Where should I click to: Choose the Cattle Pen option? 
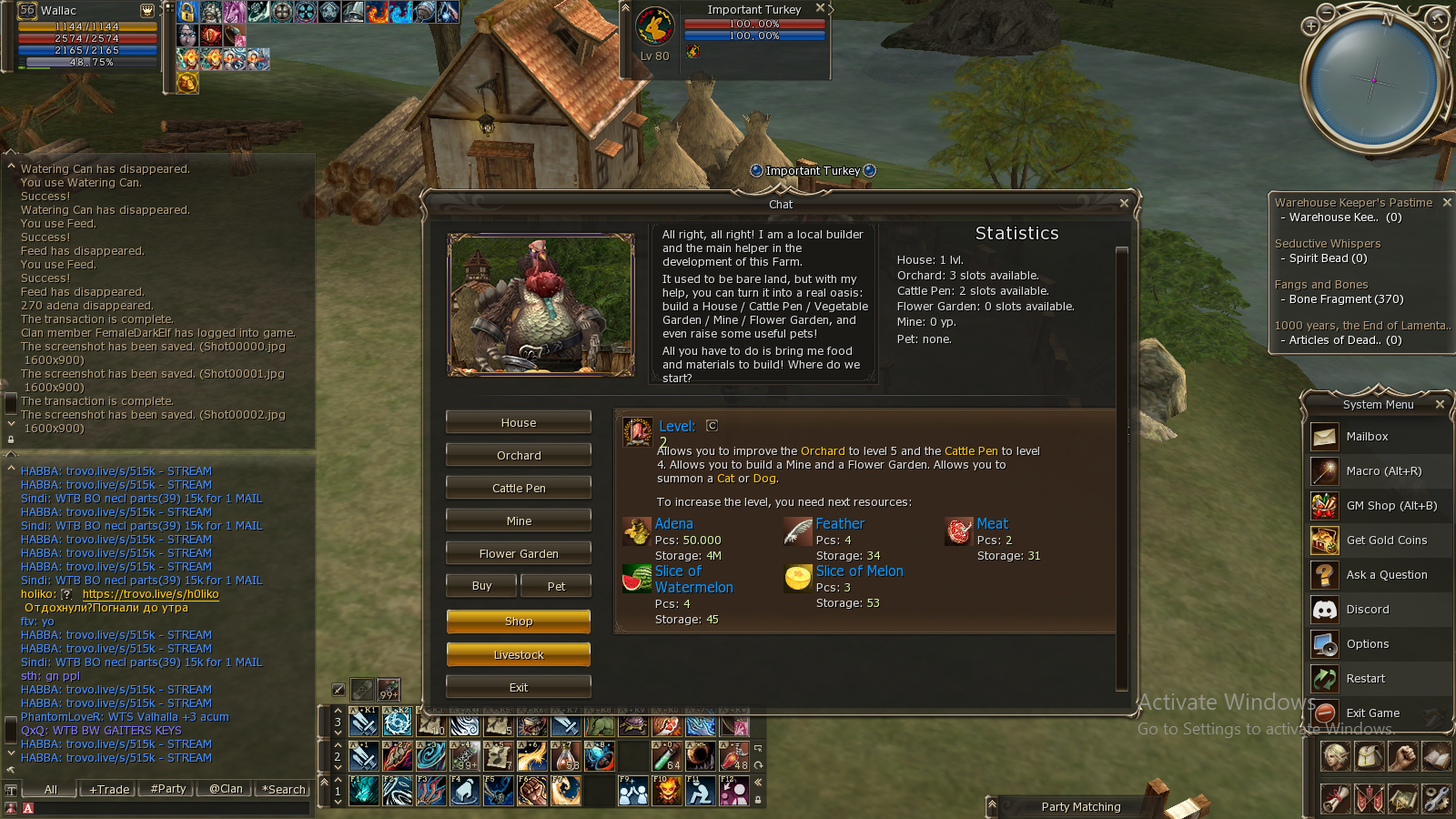pos(518,488)
